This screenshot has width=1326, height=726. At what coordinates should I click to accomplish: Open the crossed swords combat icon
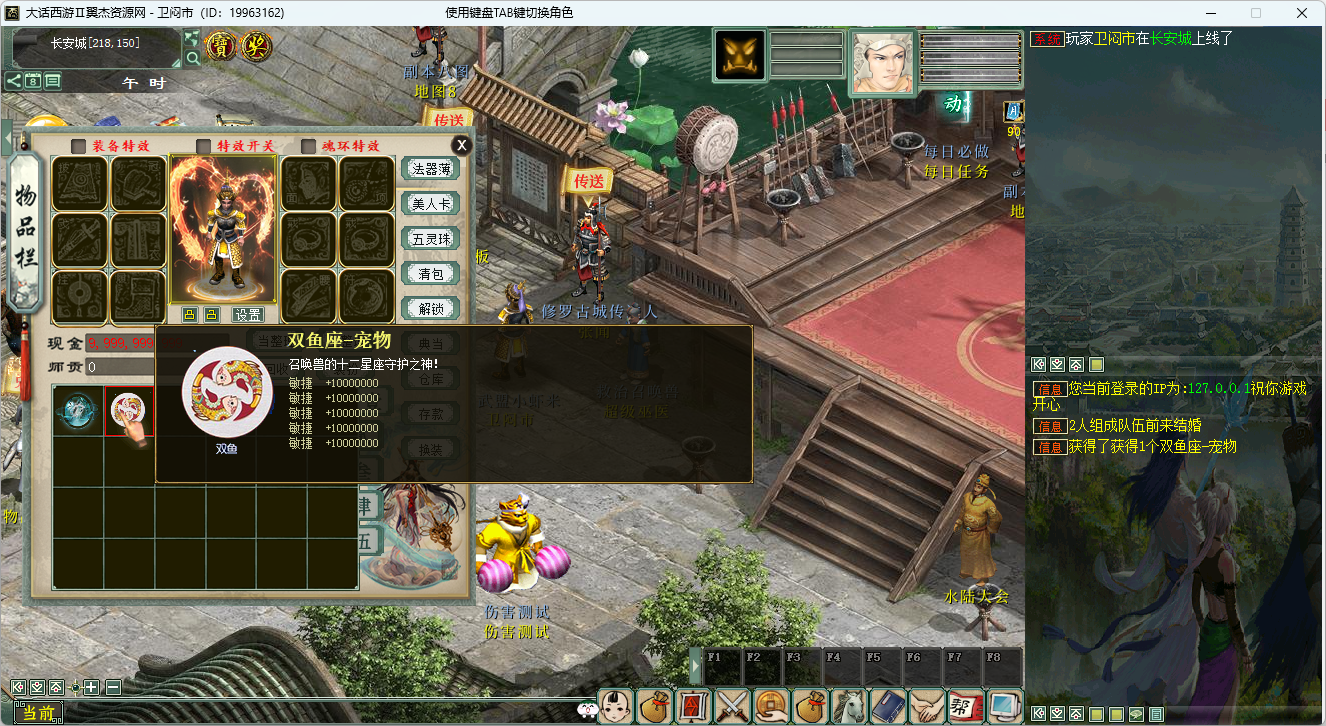click(732, 706)
